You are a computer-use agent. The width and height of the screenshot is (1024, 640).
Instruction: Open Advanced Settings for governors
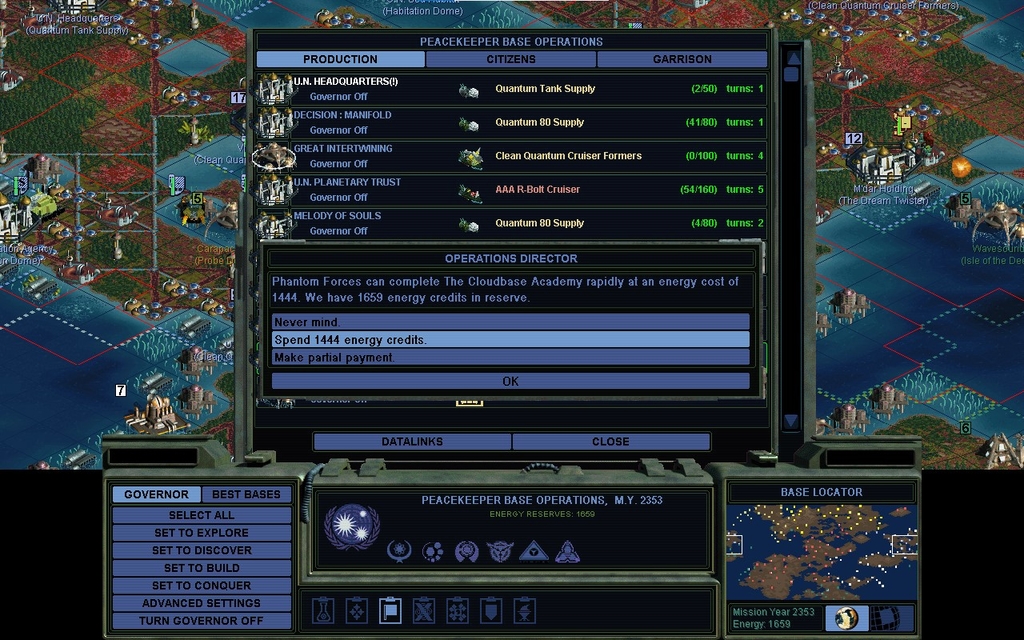coord(201,603)
